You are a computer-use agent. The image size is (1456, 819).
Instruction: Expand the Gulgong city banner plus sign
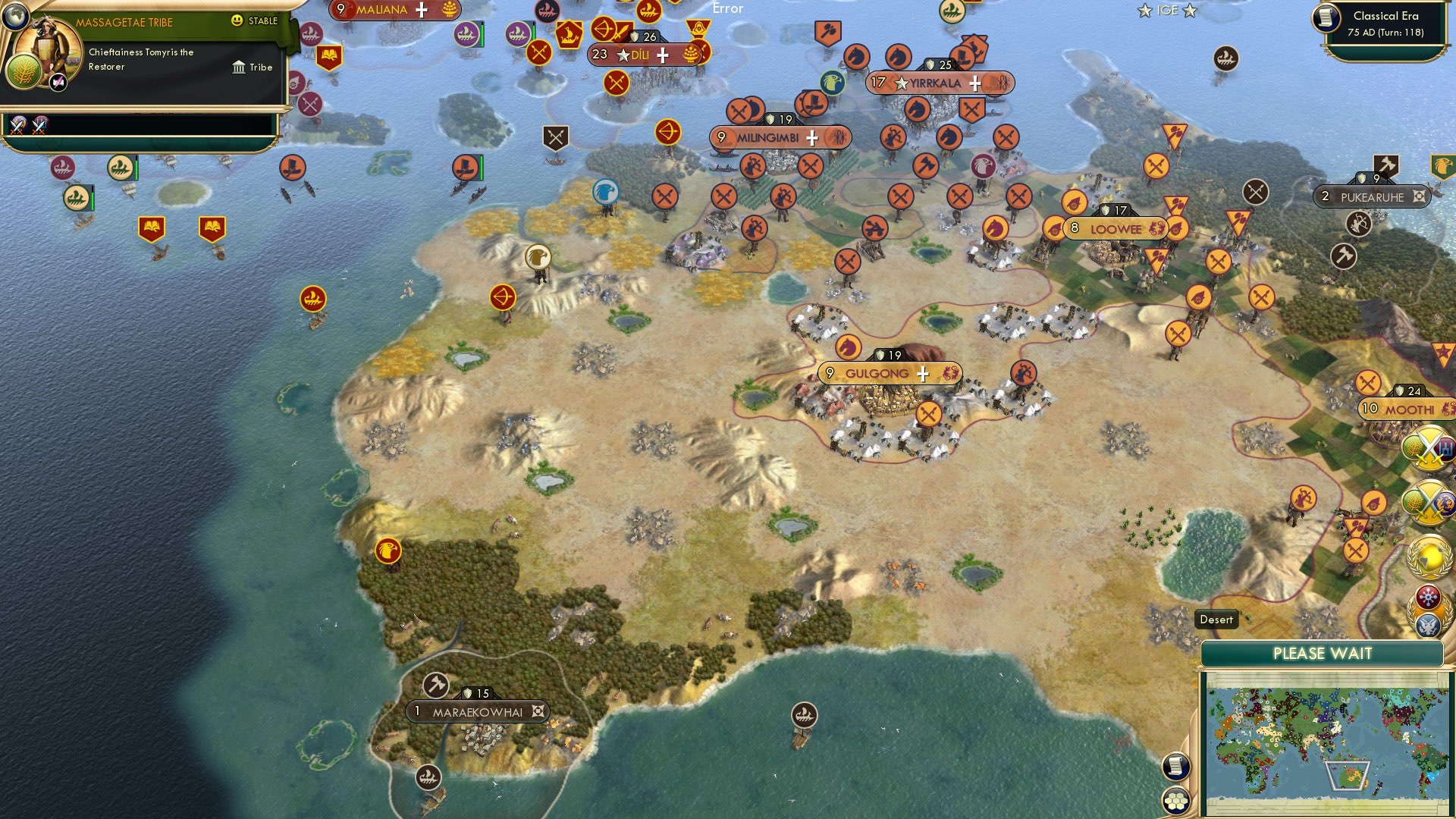point(924,373)
